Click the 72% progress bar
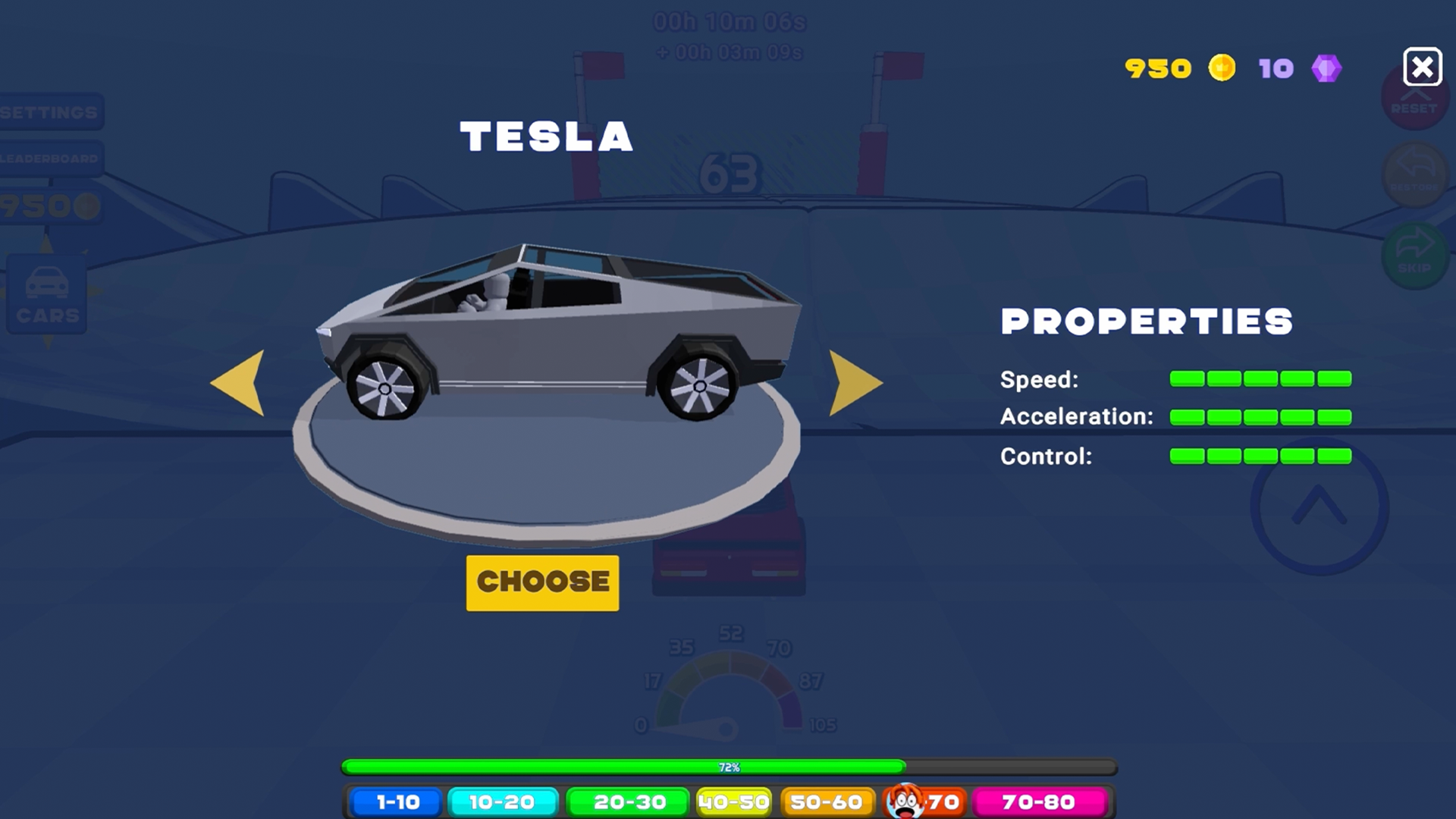The image size is (1456, 819). pos(728,767)
